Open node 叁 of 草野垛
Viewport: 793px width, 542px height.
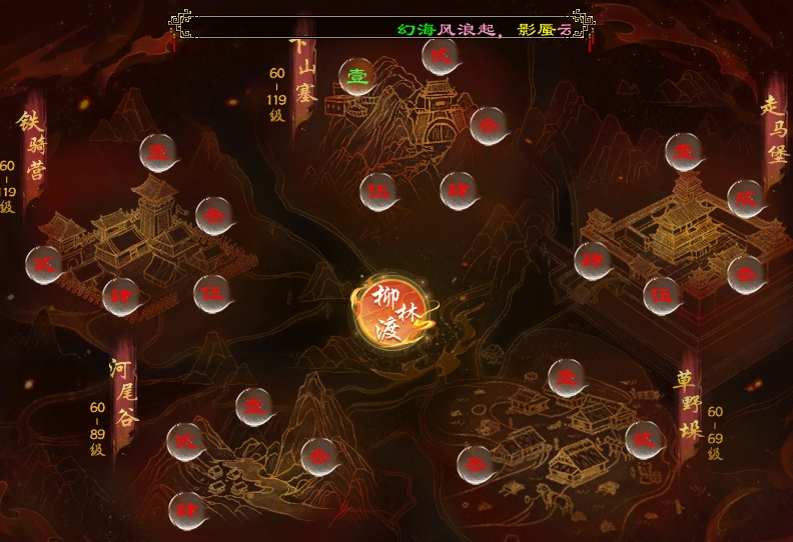tap(476, 464)
